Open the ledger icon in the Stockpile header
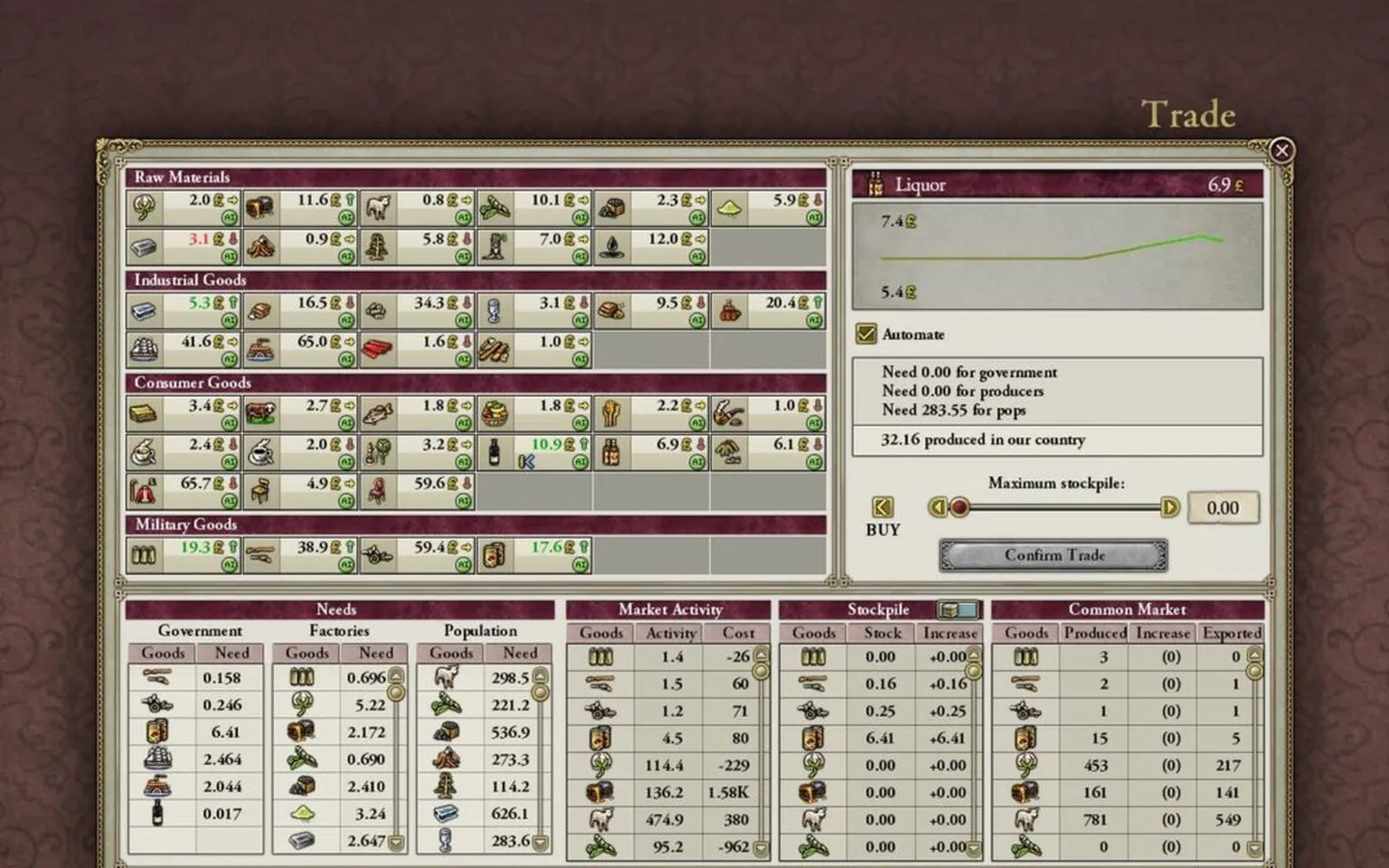1389x868 pixels. [x=959, y=609]
